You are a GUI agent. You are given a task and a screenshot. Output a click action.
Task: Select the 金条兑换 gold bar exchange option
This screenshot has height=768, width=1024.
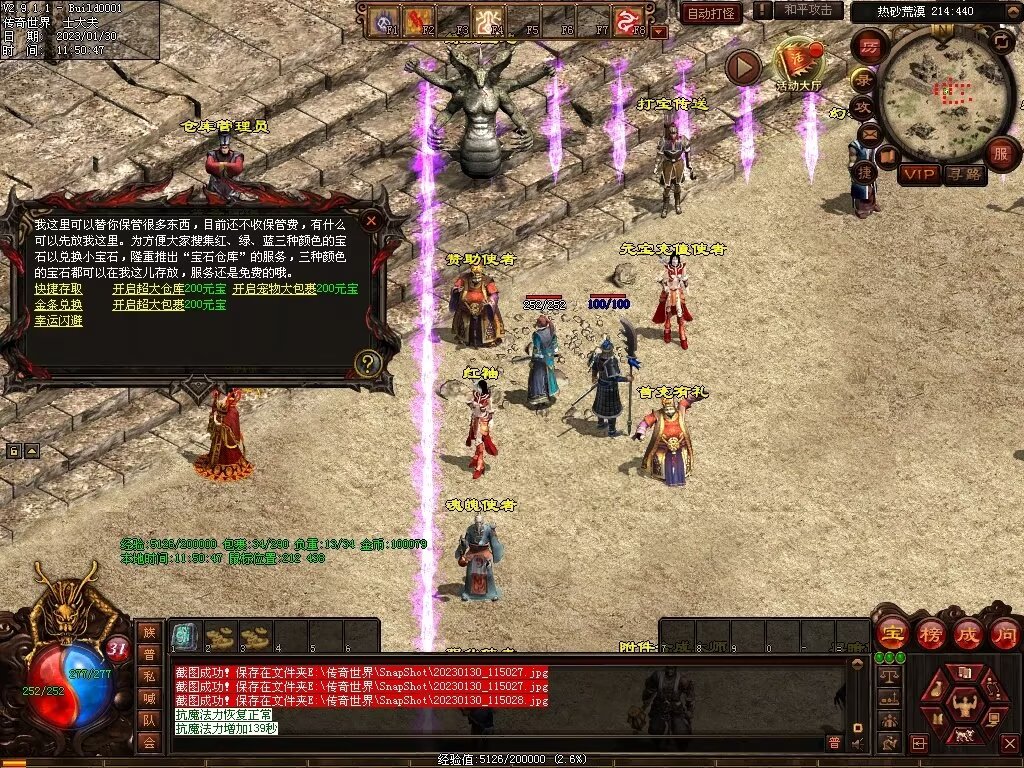(x=58, y=305)
